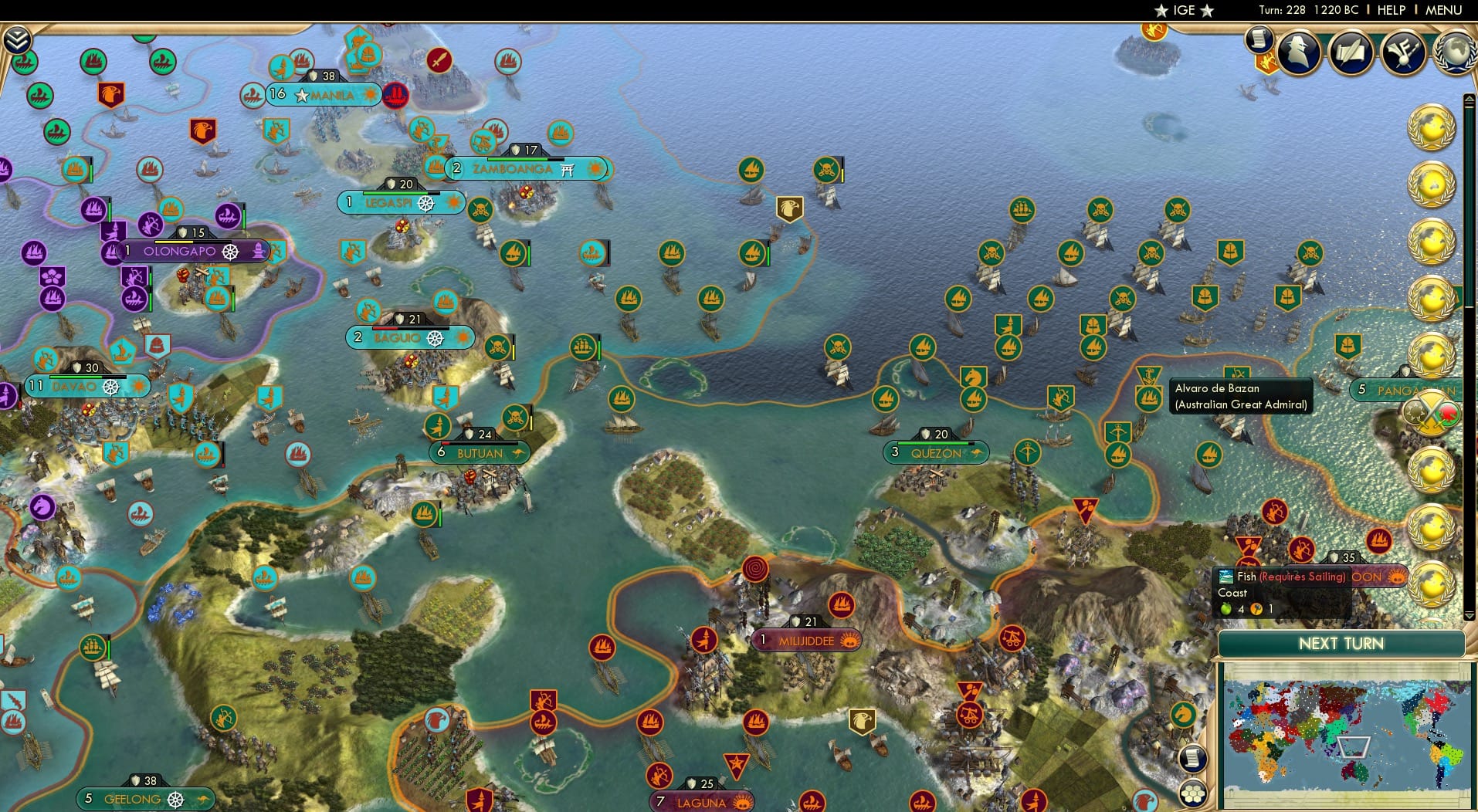This screenshot has width=1478, height=812.
Task: Click the herald trumpet icon in top-right row
Action: (x=1403, y=52)
